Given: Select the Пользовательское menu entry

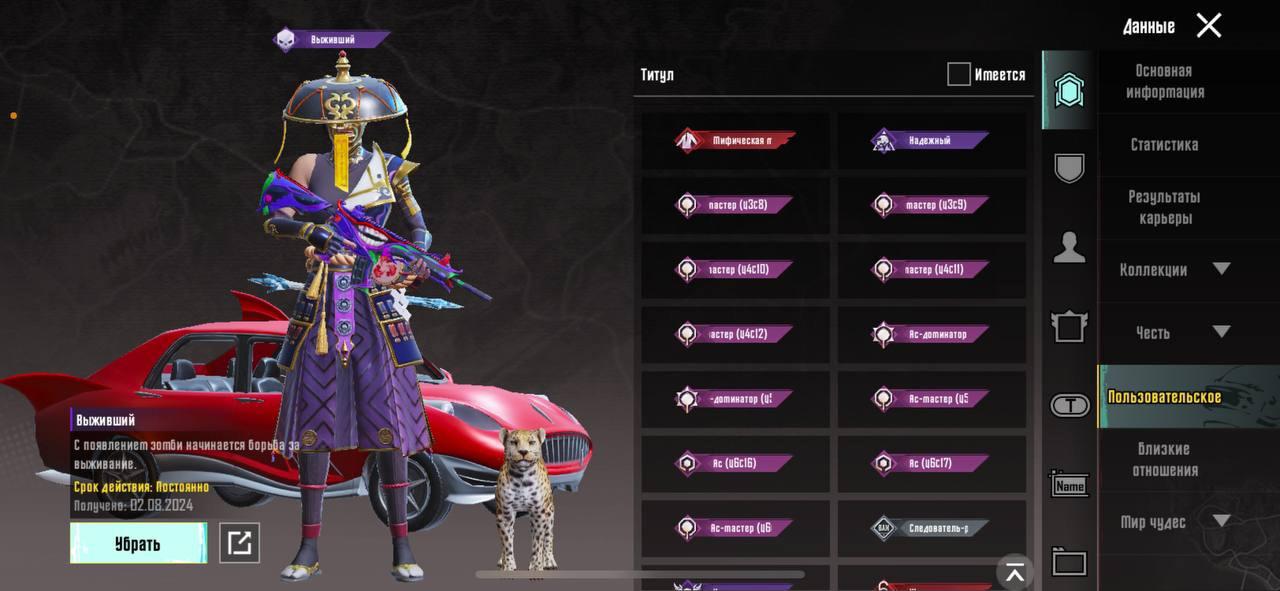Looking at the screenshot, I should (1164, 397).
